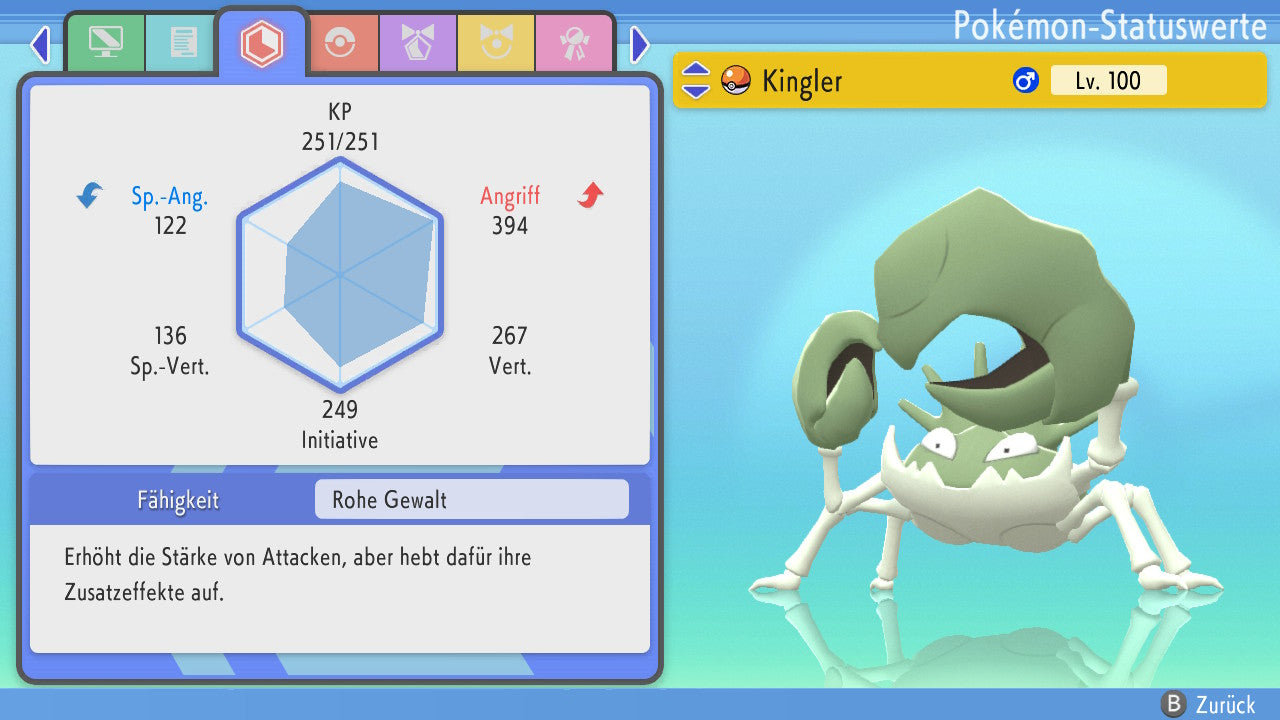
Task: Switch to the green monitor tab
Action: (x=105, y=42)
